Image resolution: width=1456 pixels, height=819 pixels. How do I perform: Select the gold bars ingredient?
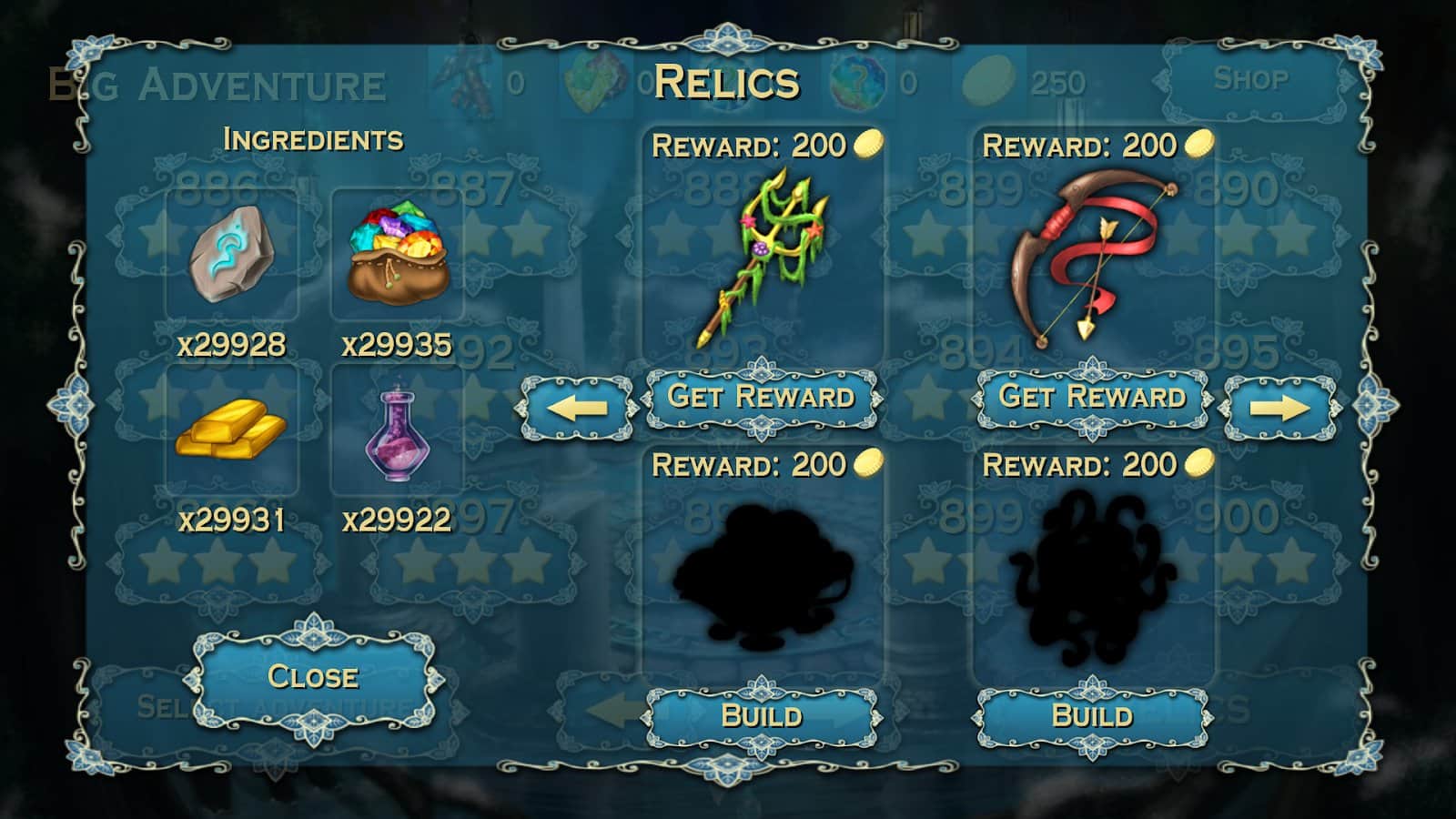[231, 429]
